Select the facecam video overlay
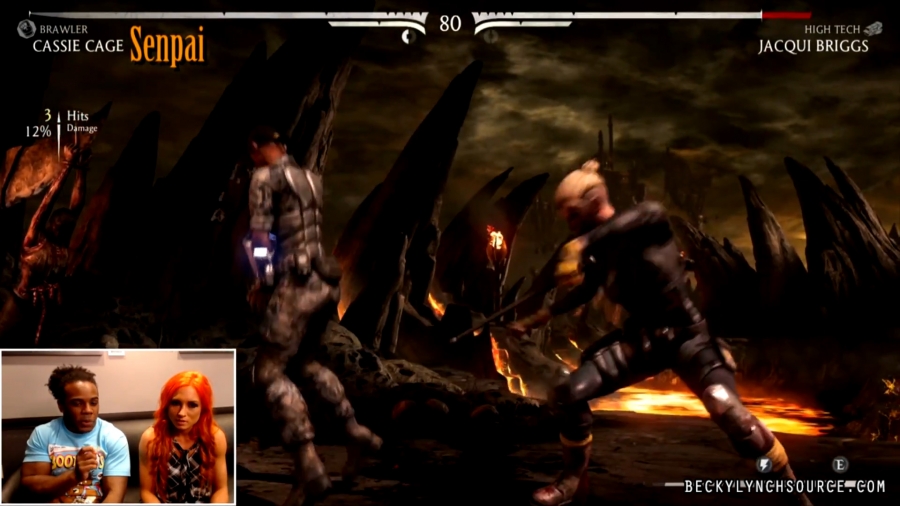Viewport: 900px width, 506px height. [x=118, y=426]
